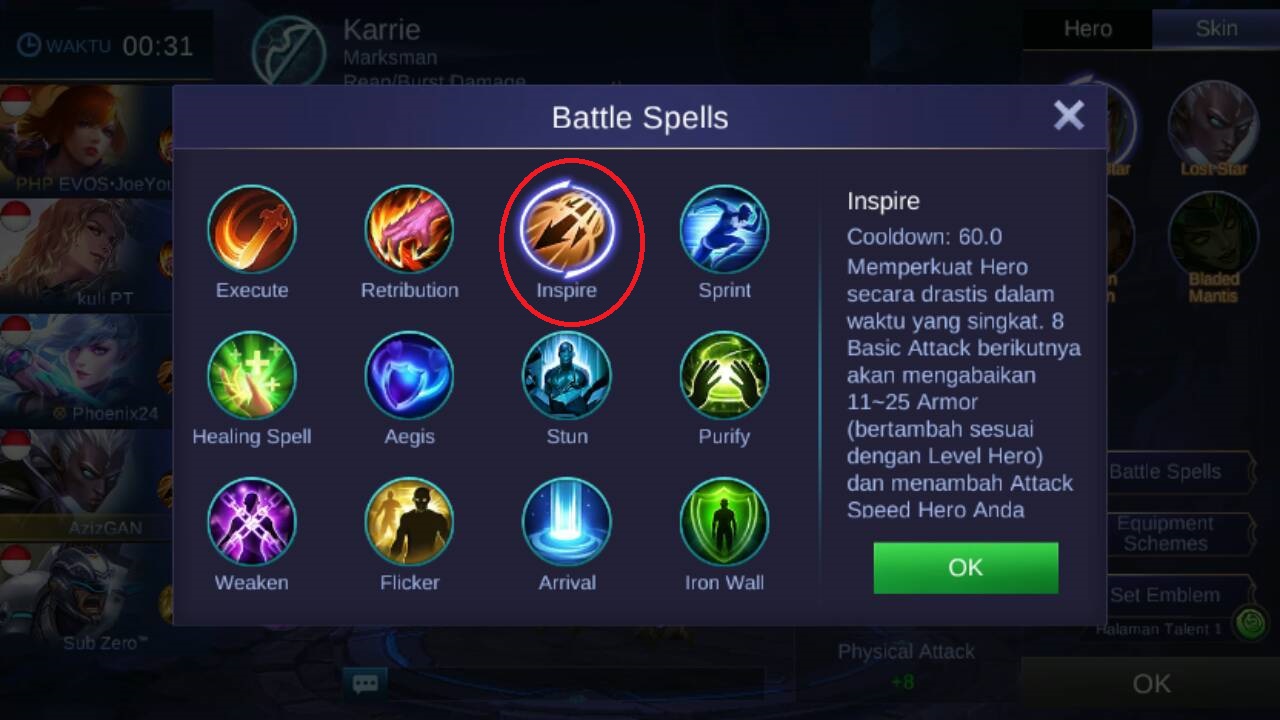Choose the Flicker spell icon
The height and width of the screenshot is (720, 1280).
click(x=409, y=522)
